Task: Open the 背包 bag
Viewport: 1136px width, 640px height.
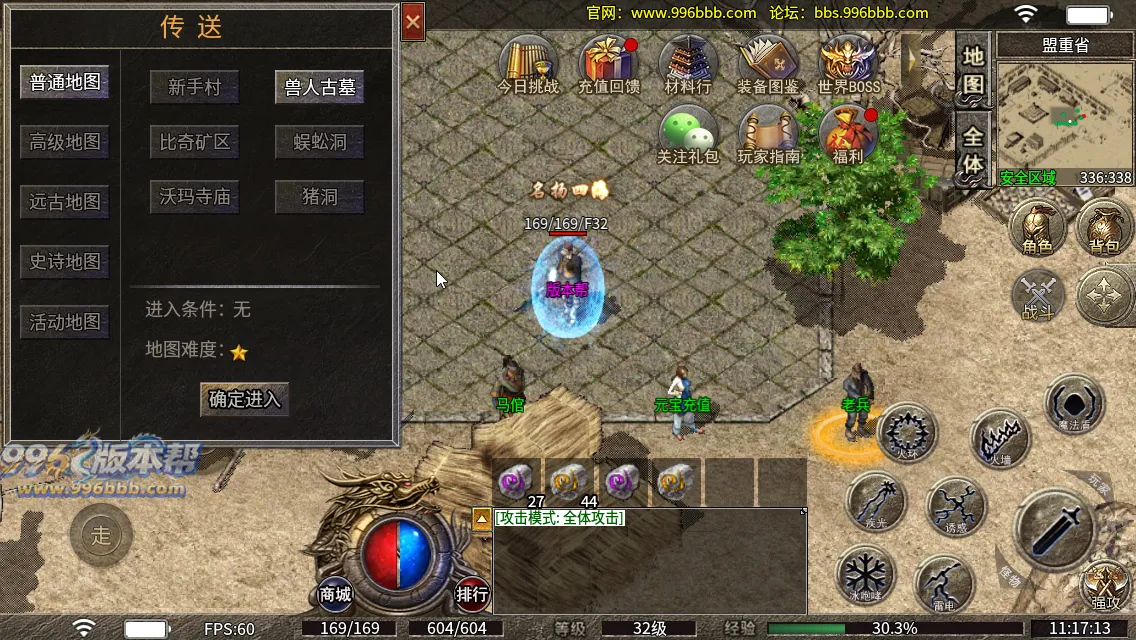Action: point(1105,228)
